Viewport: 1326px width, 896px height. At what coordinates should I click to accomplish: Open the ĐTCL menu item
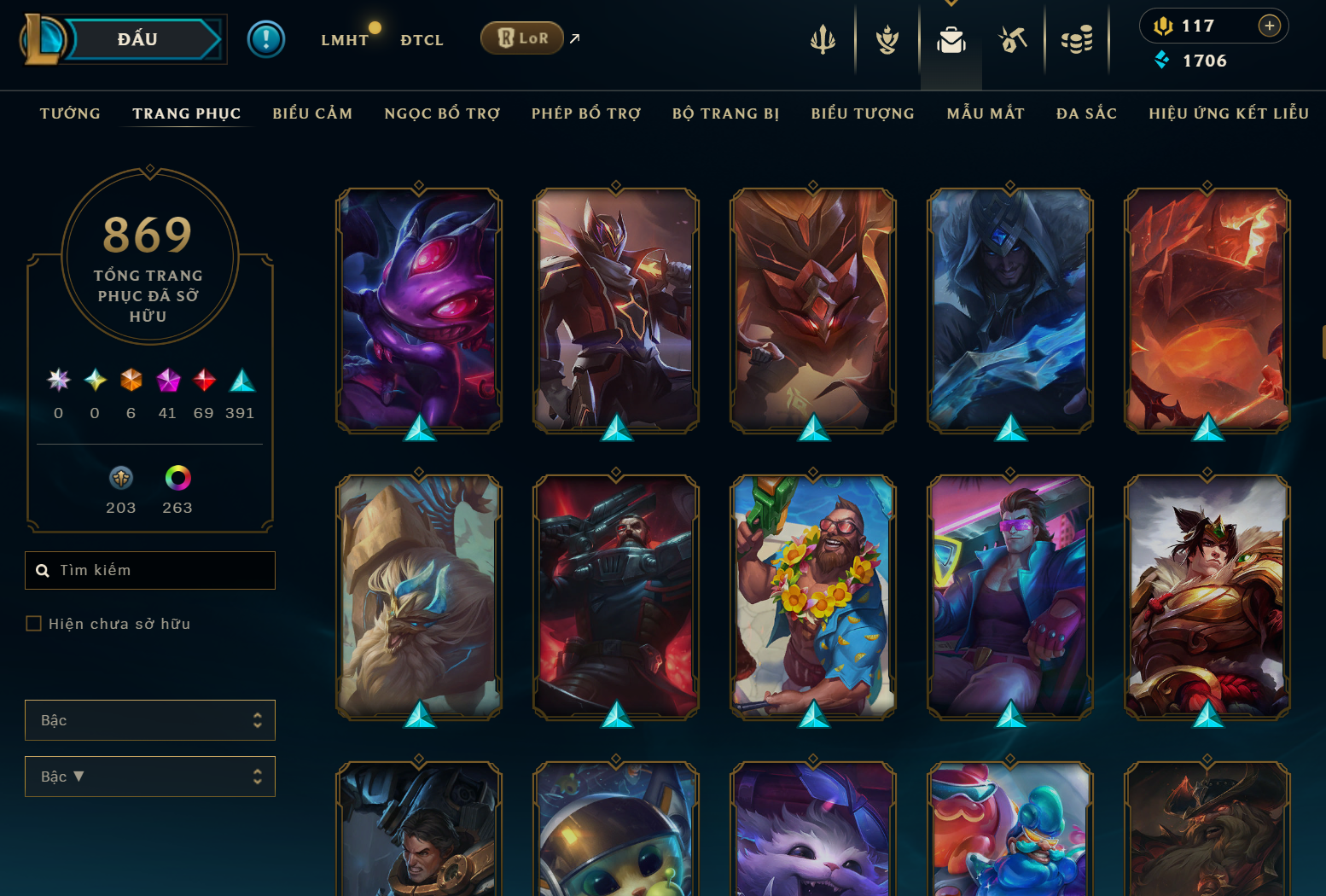point(422,39)
